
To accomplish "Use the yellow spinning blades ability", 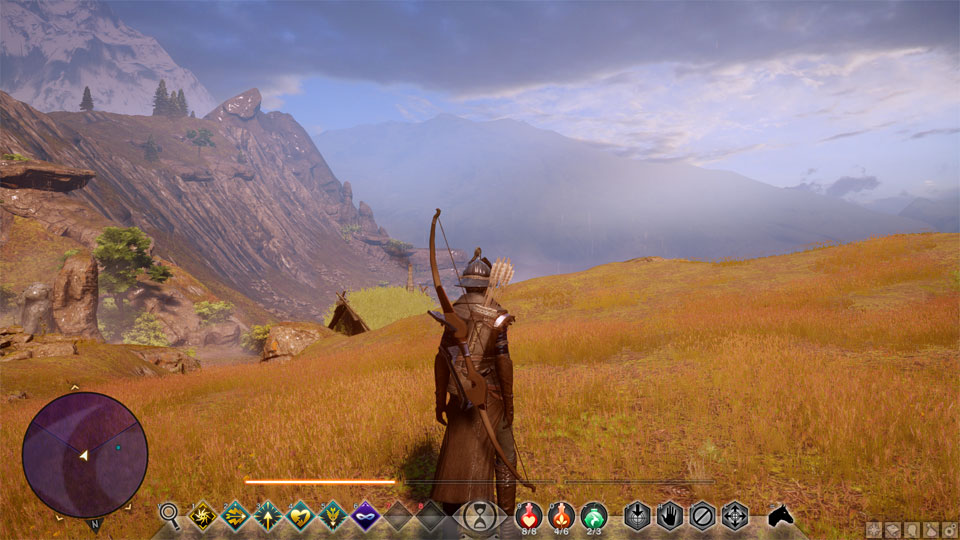I will pos(203,515).
